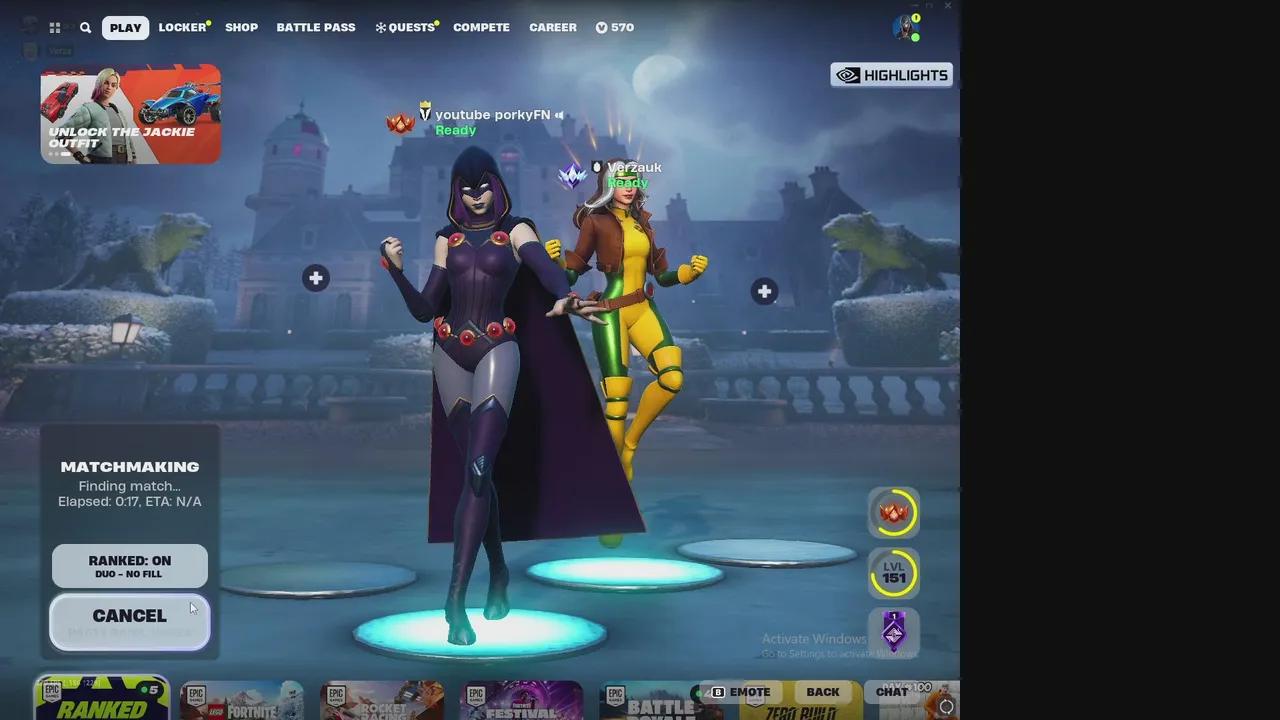Expand the left plus button beside Raven

tap(315, 278)
